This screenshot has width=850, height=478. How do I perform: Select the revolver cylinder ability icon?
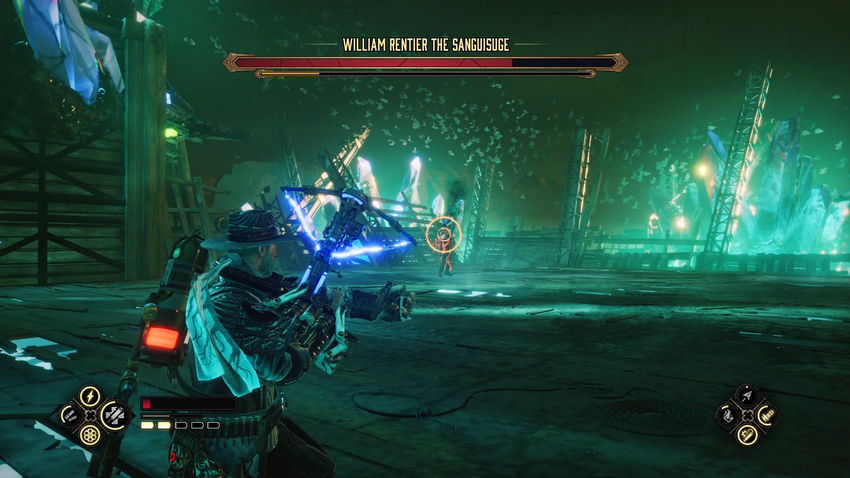pyautogui.click(x=90, y=435)
